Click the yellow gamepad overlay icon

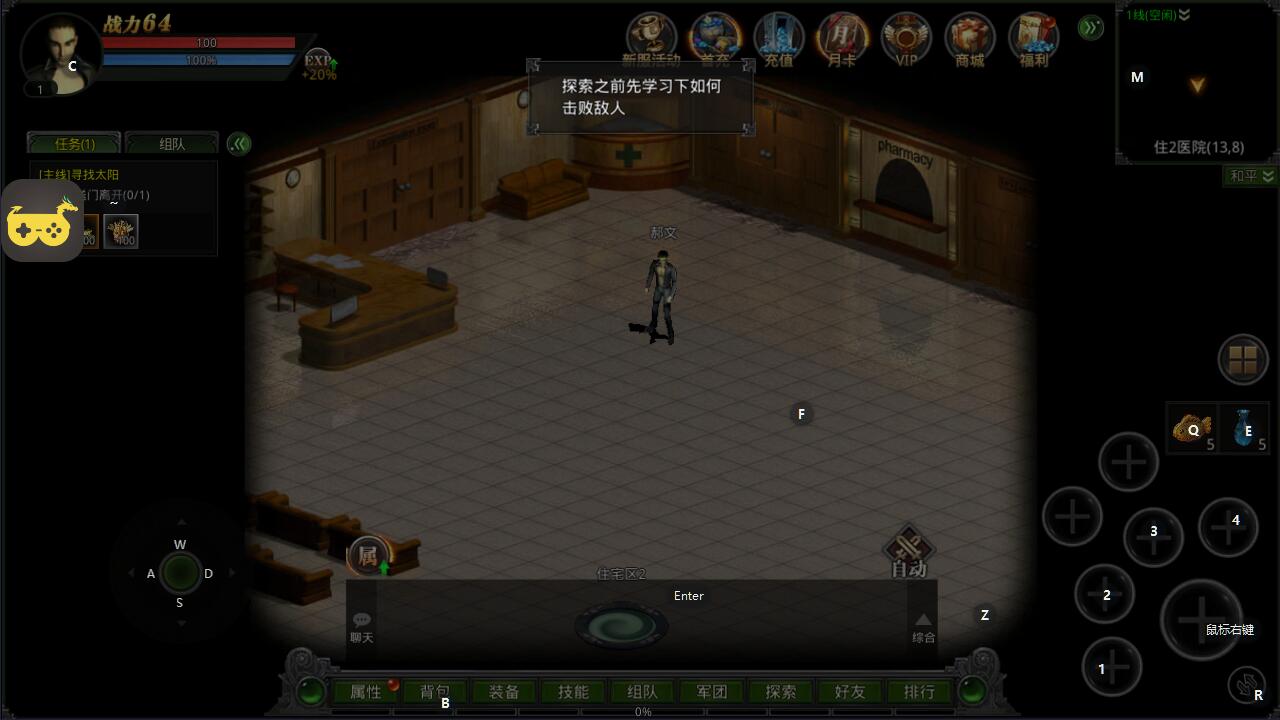[x=42, y=221]
